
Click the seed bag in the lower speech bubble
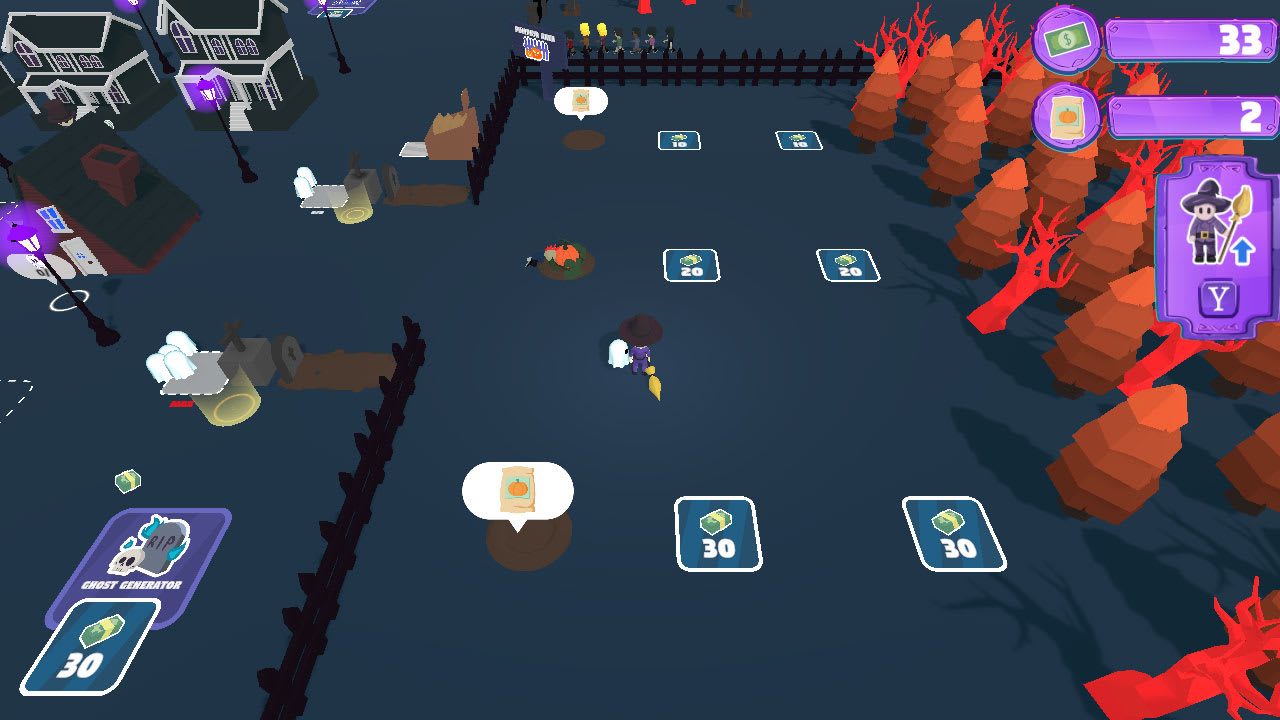pos(516,487)
